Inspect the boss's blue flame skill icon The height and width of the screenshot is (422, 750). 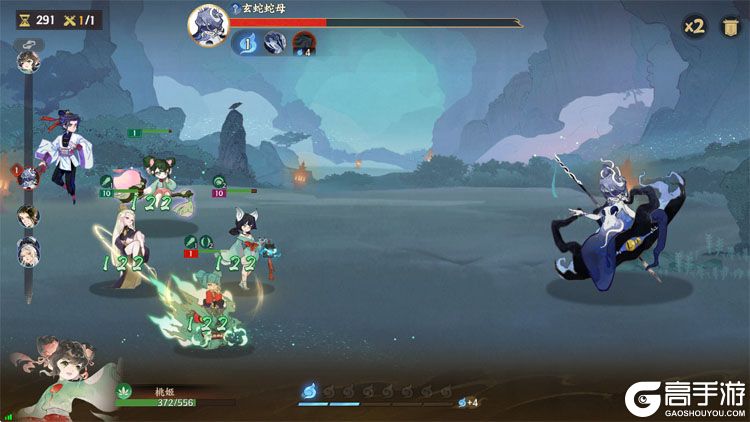[246, 42]
